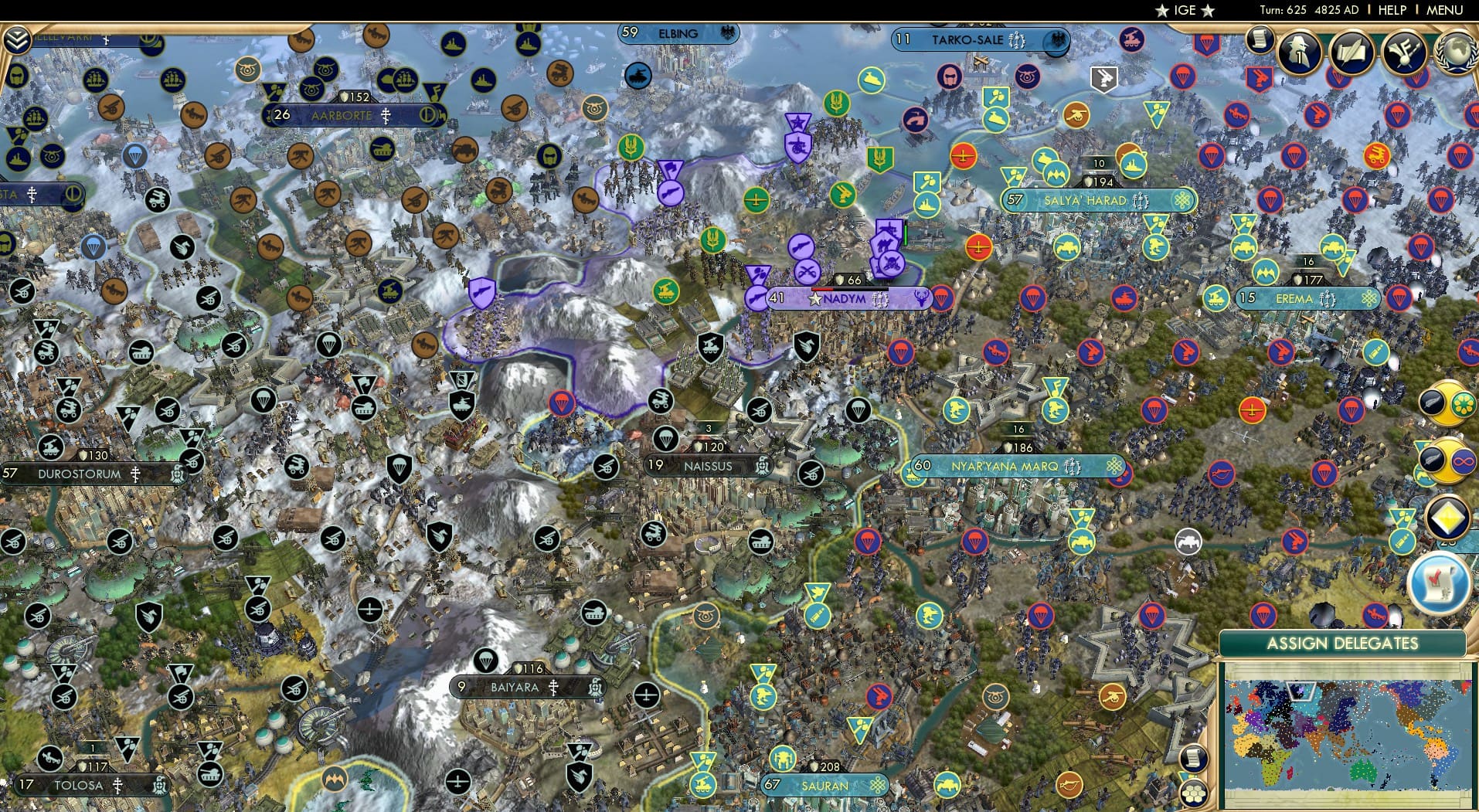Click the gold Social Policies diamond on right edge
The image size is (1479, 812).
(1447, 517)
